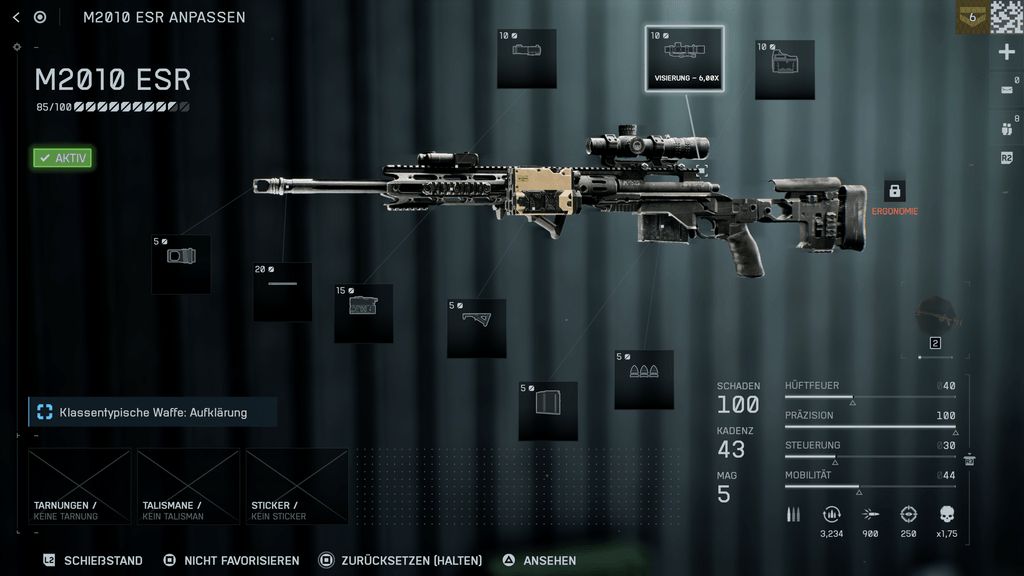Open the magazine attachment slot
This screenshot has width=1024, height=576.
pos(548,410)
